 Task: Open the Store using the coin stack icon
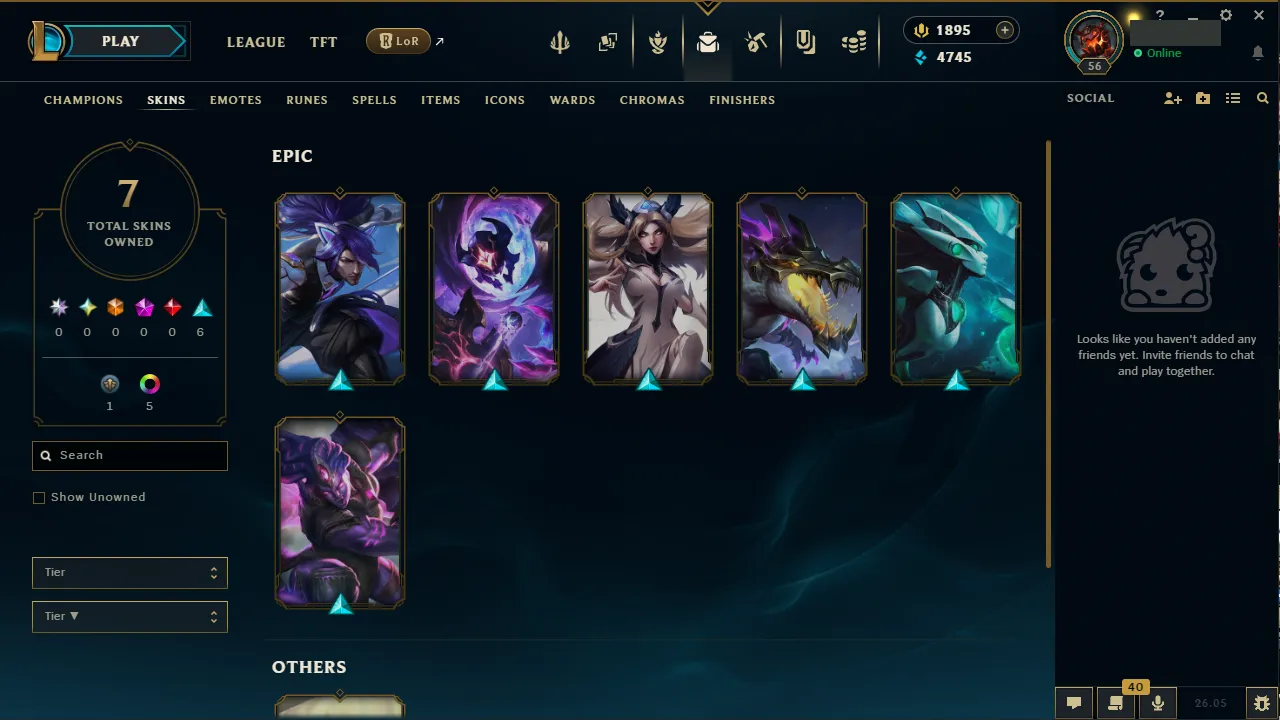tap(853, 41)
